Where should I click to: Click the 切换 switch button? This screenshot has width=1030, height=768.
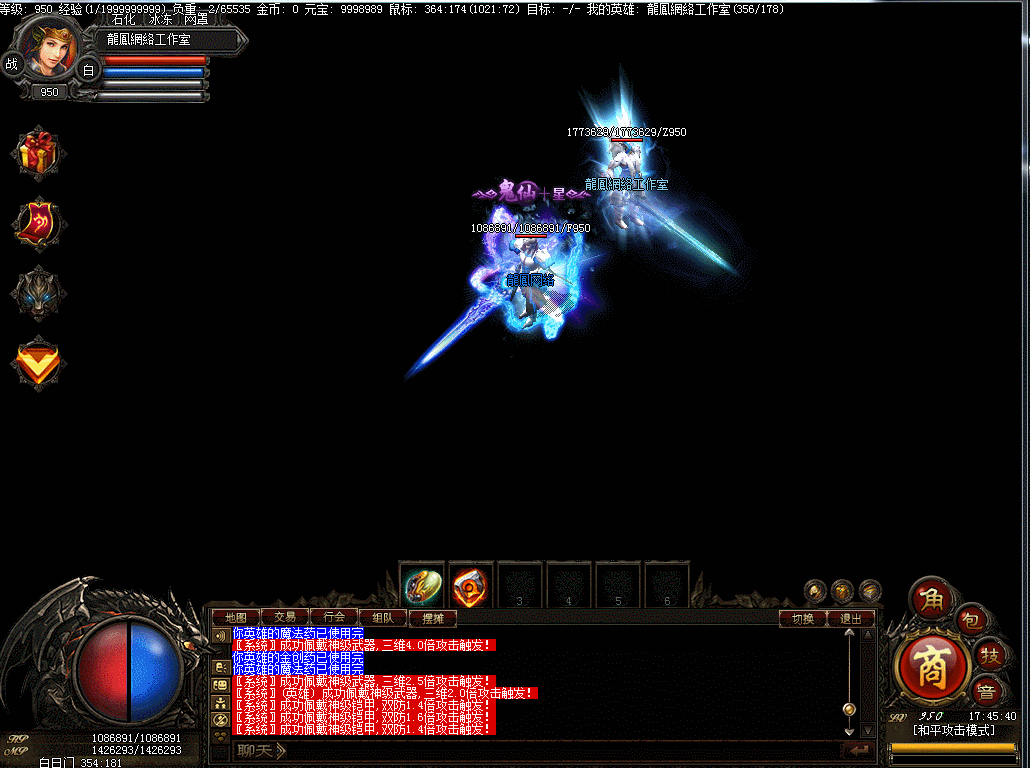pyautogui.click(x=803, y=618)
